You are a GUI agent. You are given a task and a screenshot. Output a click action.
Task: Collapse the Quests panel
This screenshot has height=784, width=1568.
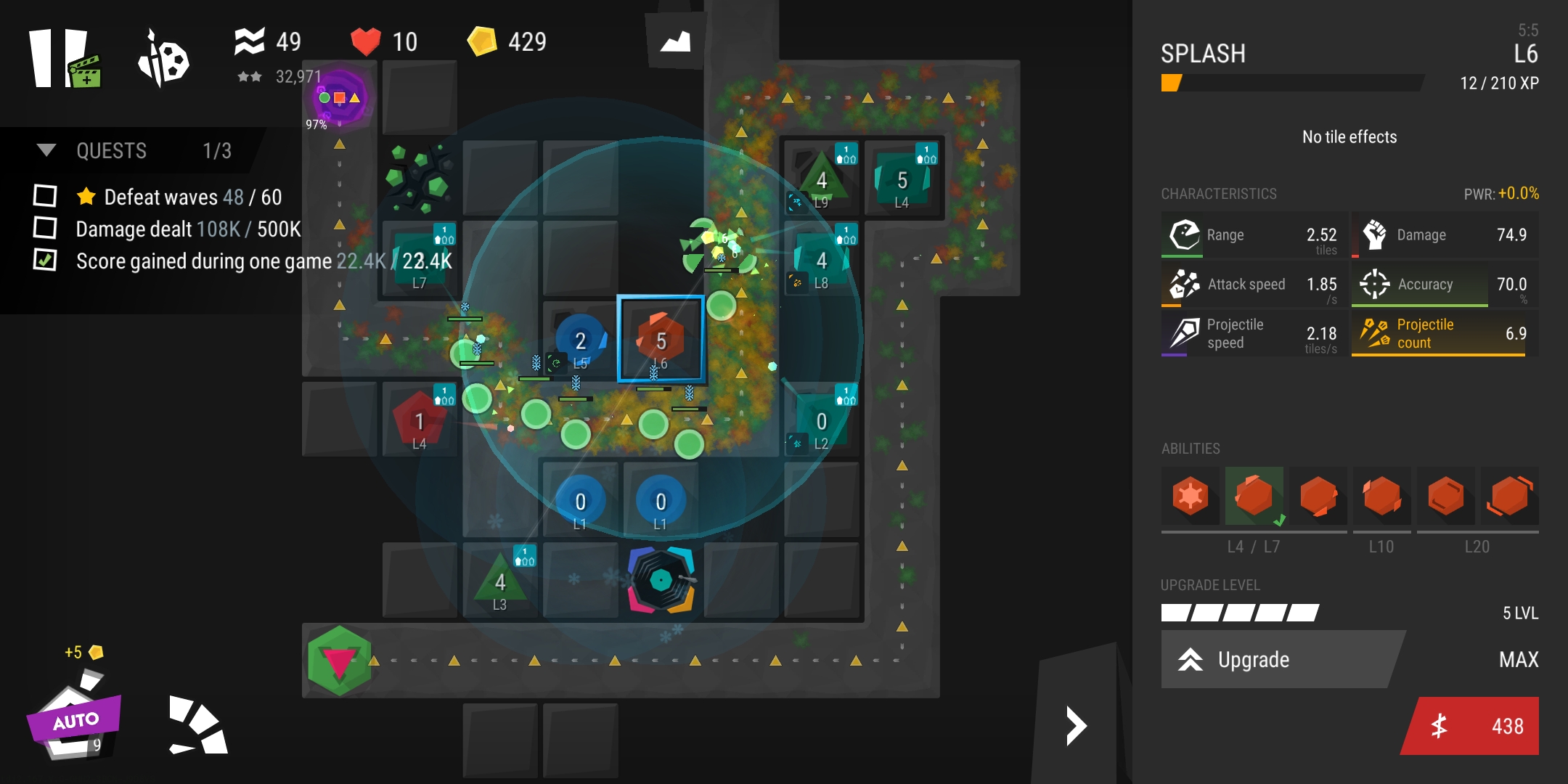[46, 150]
